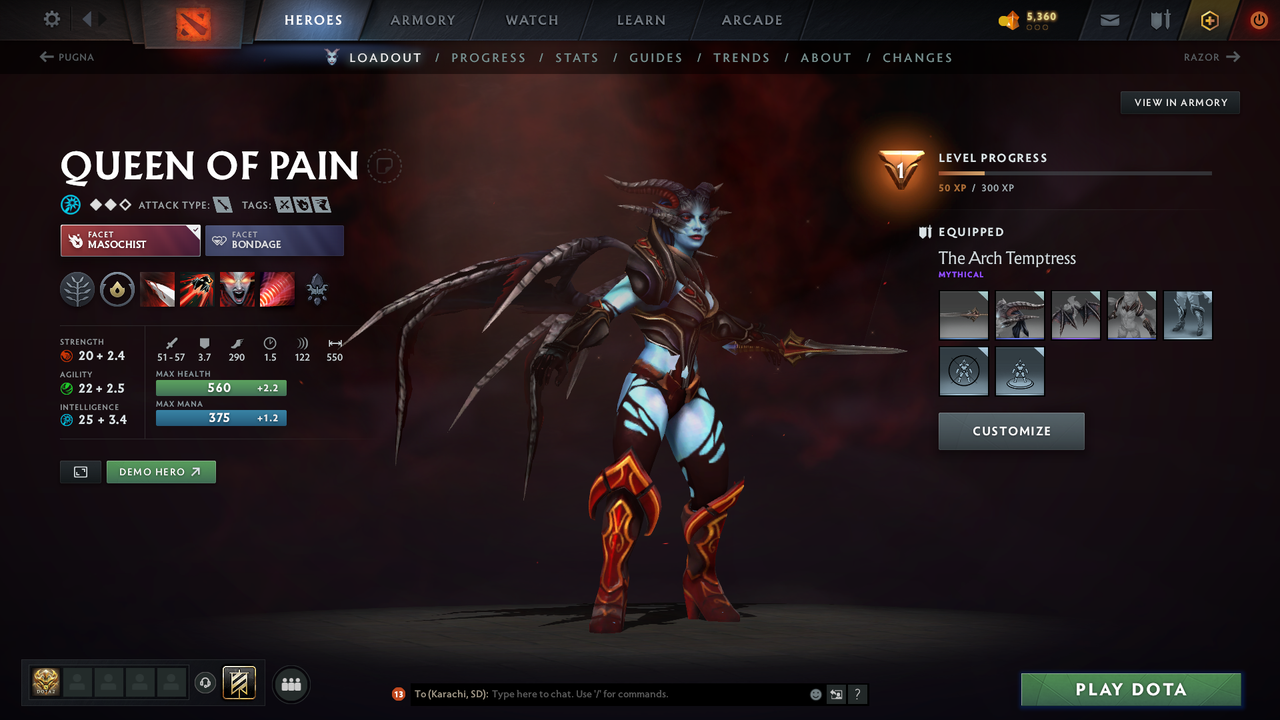Select the Bondage facet
Screen dimensions: 1280x720
pyautogui.click(x=274, y=240)
